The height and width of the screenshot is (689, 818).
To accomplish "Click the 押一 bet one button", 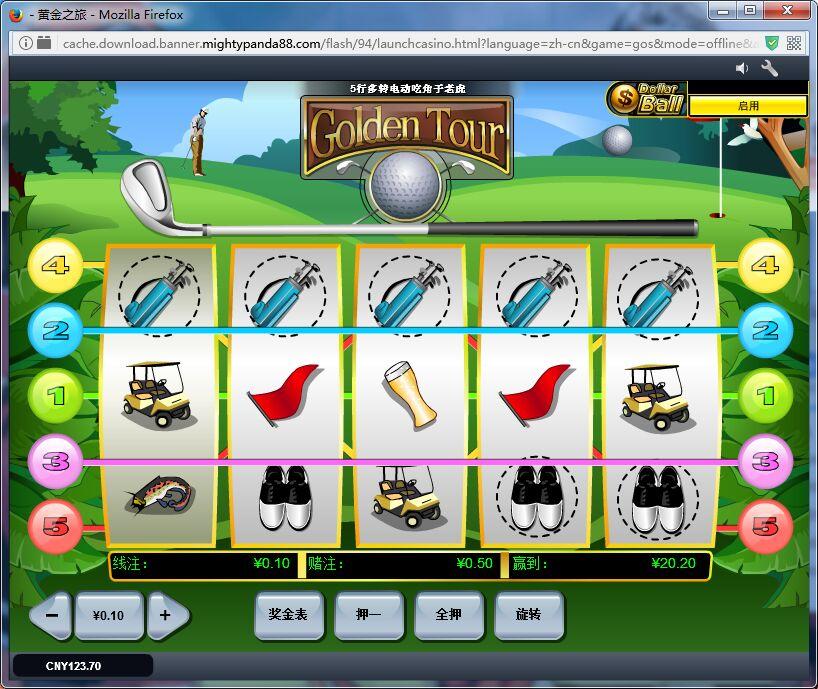I will click(369, 615).
